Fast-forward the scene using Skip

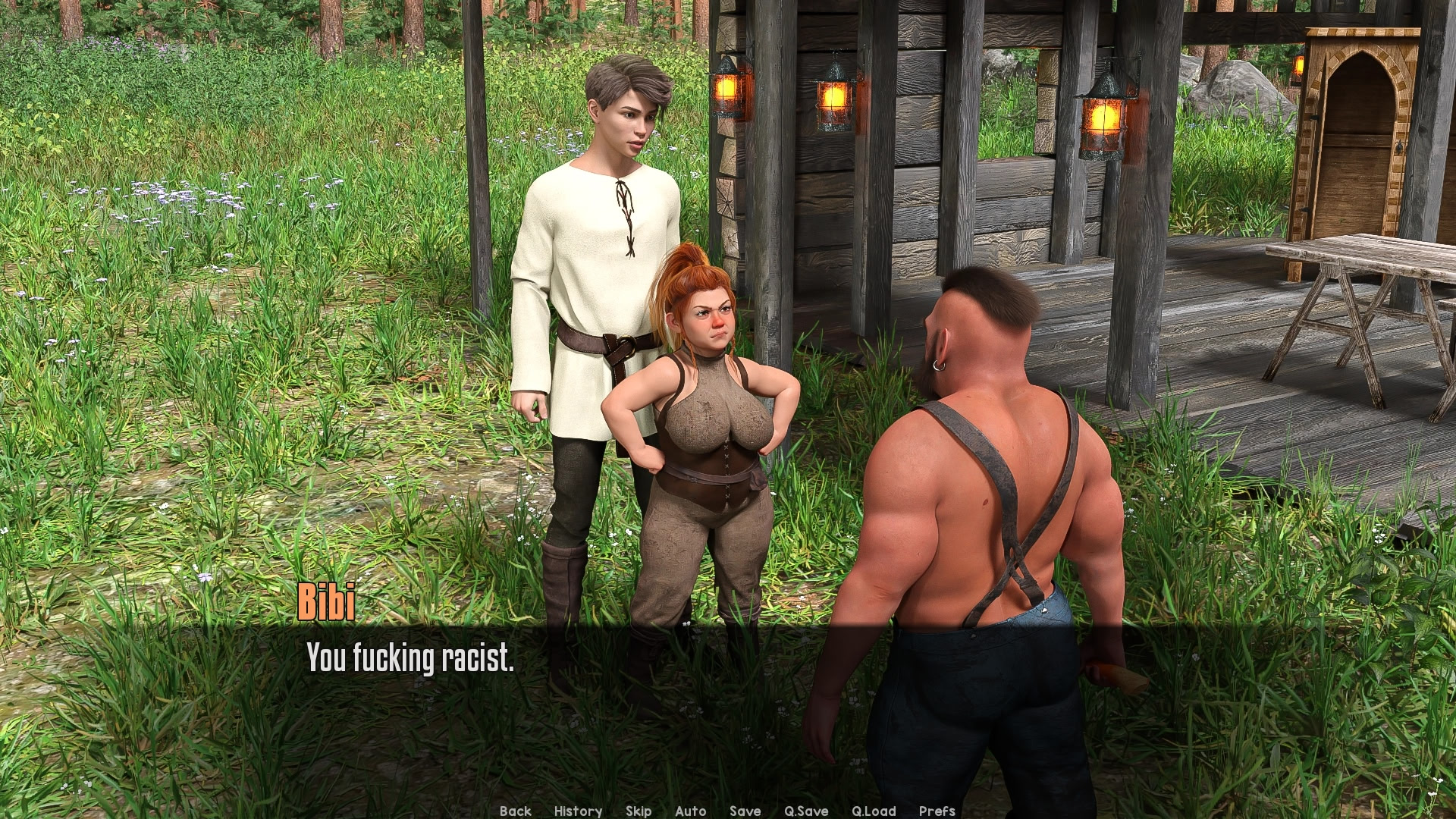638,811
